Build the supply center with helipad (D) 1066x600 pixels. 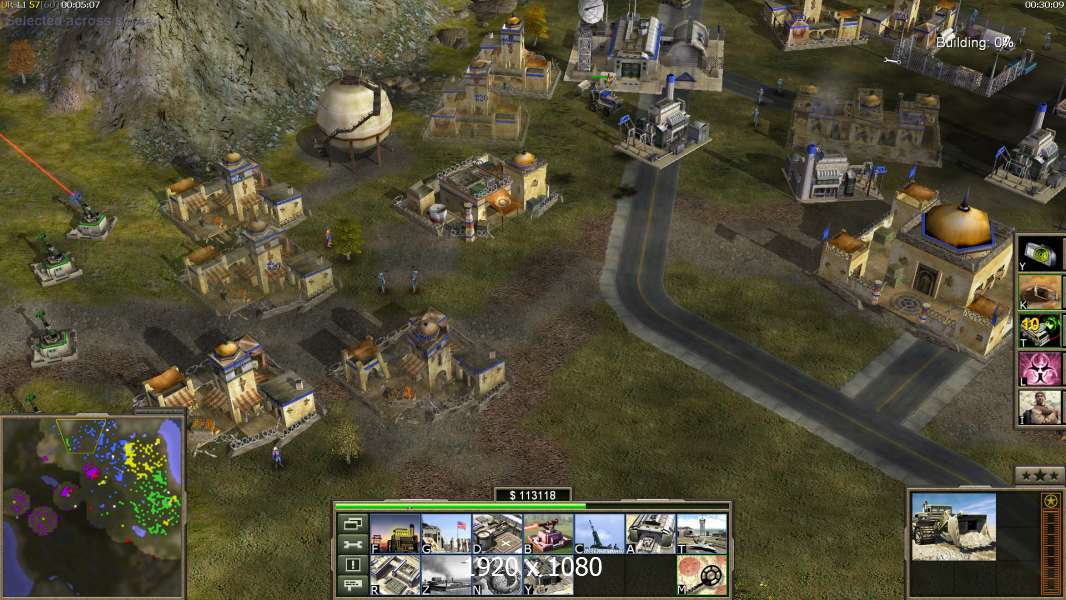(497, 533)
